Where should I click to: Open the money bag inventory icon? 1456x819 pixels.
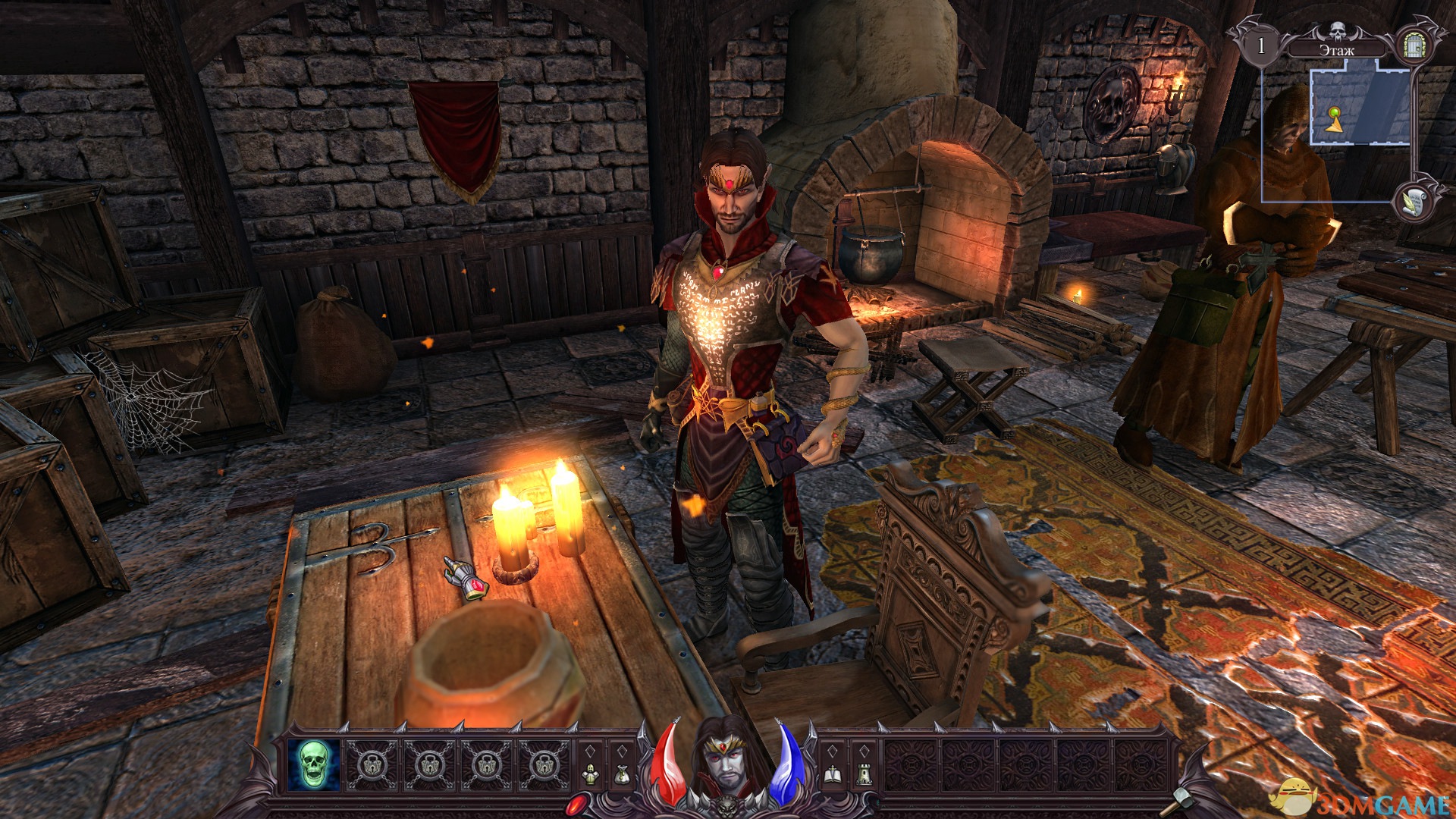[x=622, y=773]
